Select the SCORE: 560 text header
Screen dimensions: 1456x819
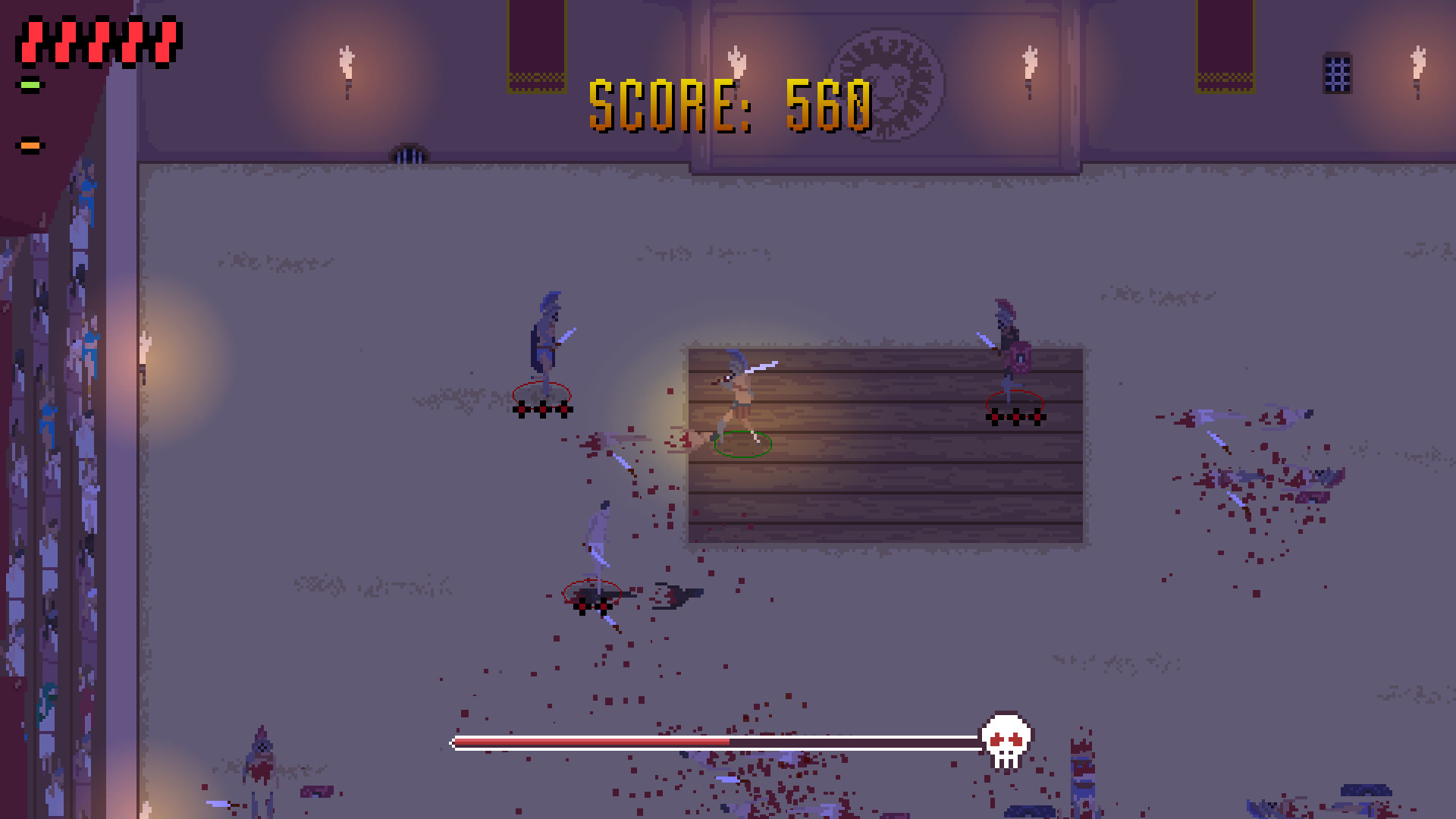(730, 106)
